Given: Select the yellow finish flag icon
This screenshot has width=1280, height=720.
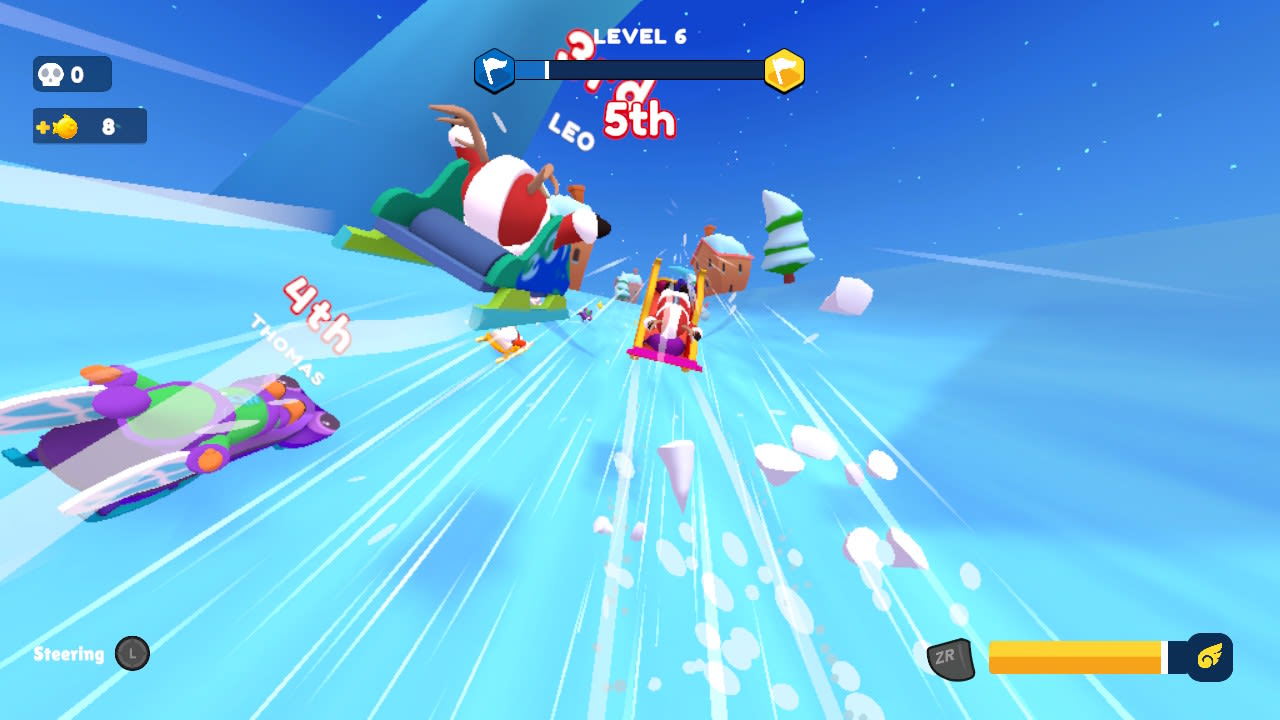Looking at the screenshot, I should [784, 71].
